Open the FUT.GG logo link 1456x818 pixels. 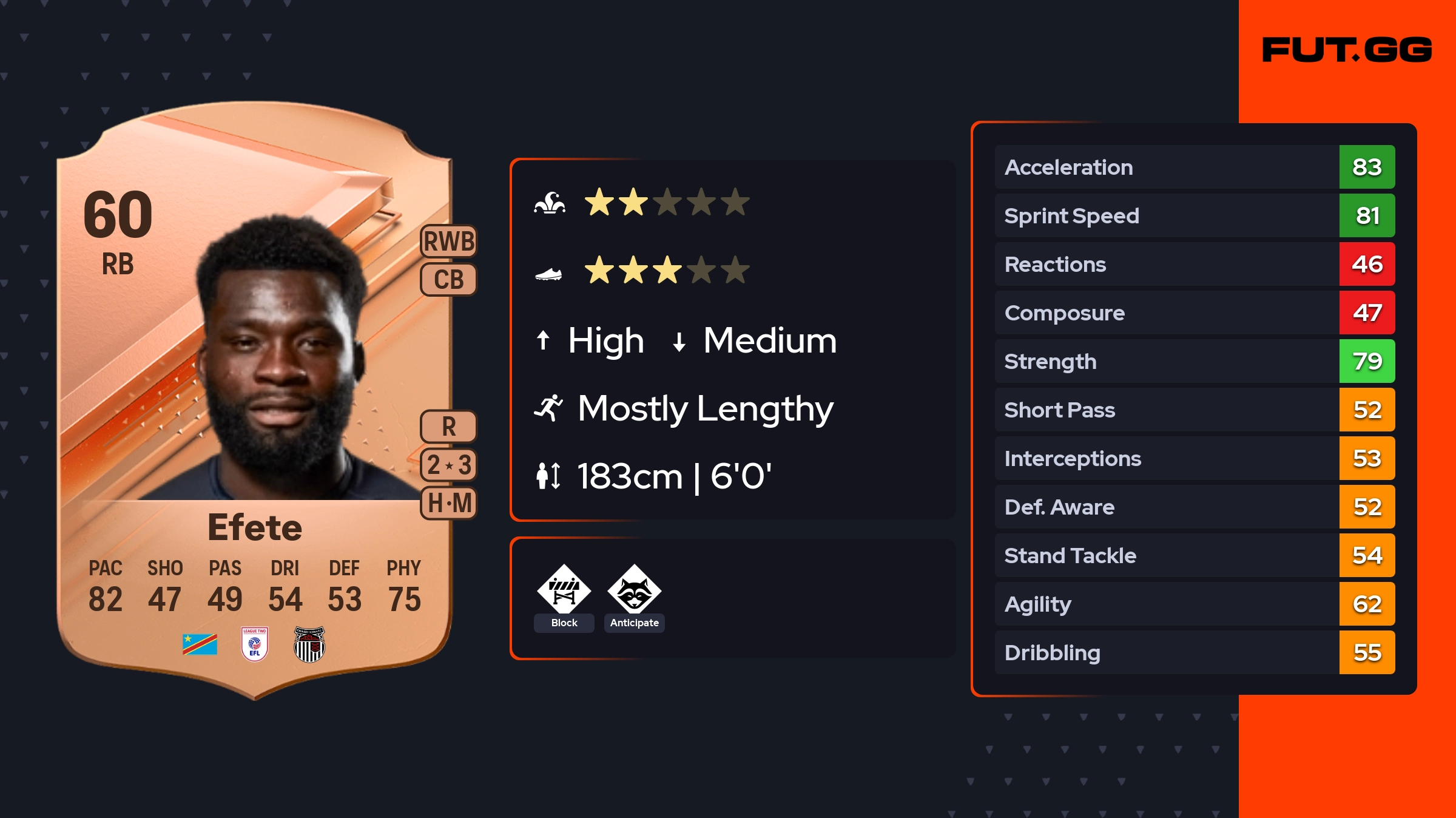[1347, 50]
